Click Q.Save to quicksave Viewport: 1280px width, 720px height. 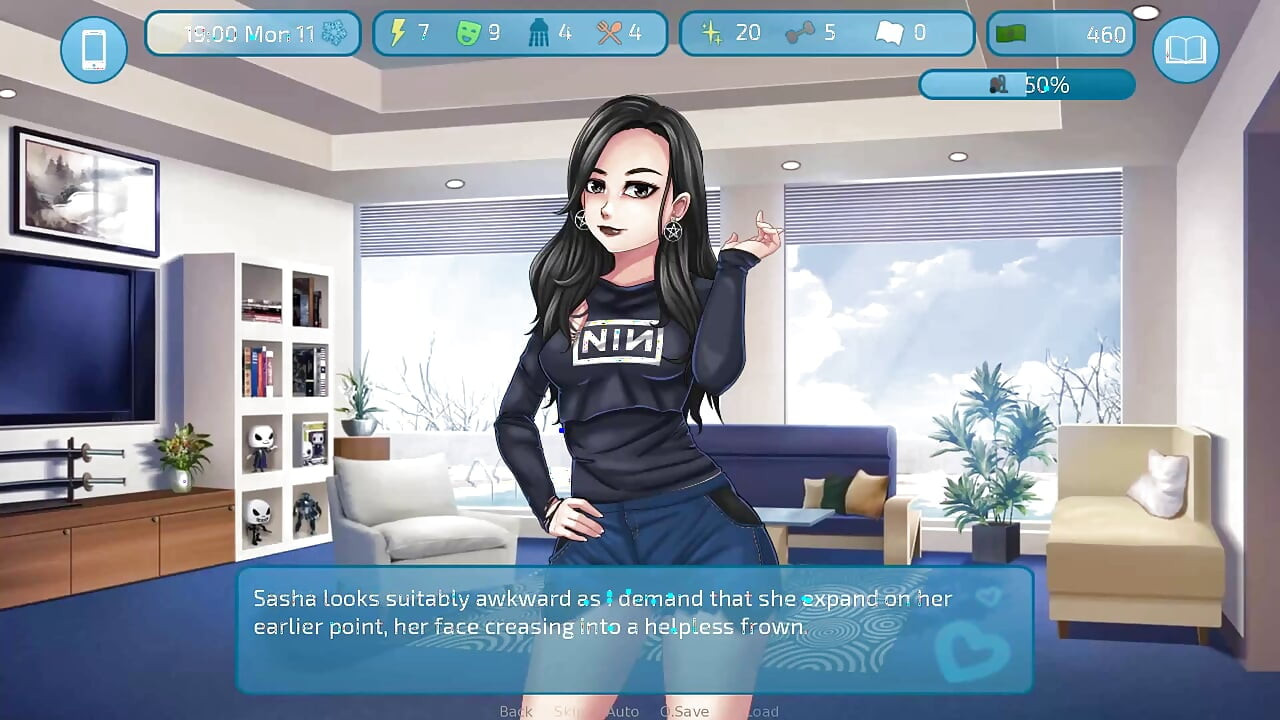tap(684, 711)
